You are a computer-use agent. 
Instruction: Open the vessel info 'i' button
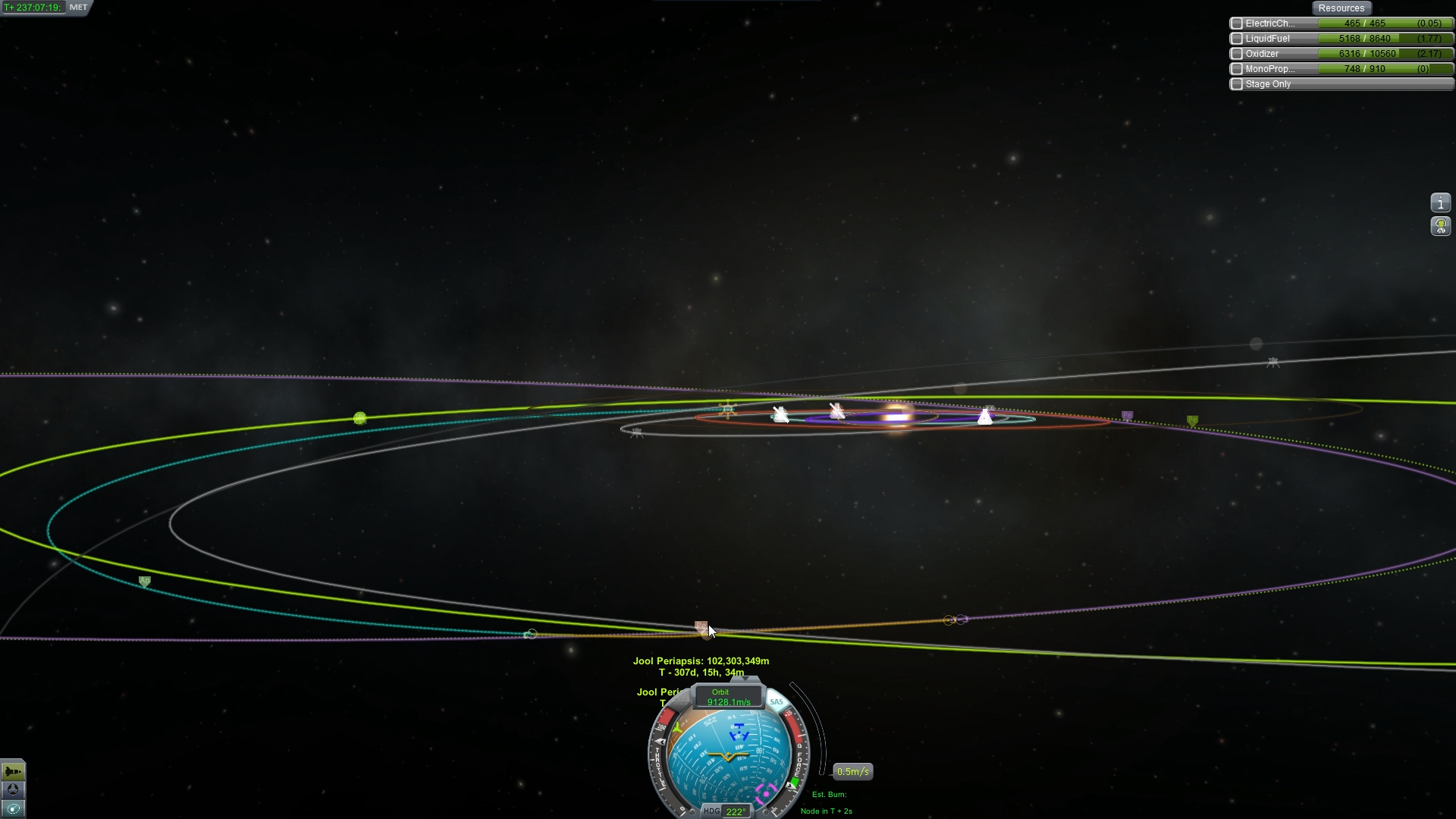tap(1440, 202)
